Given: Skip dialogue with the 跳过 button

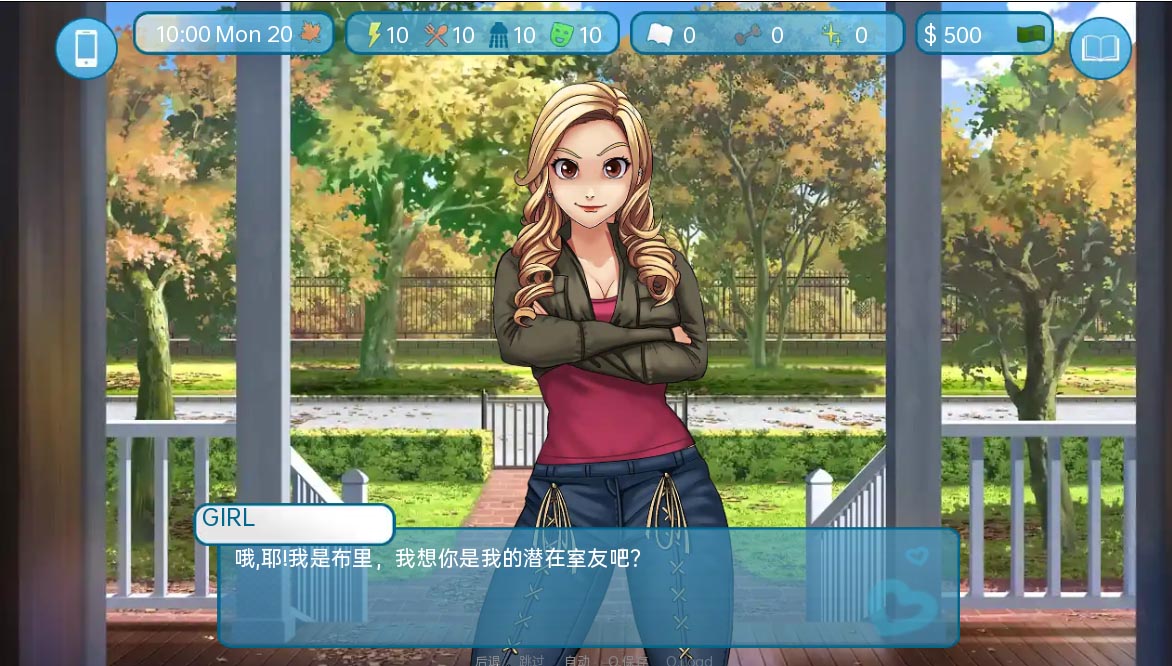Looking at the screenshot, I should (x=532, y=660).
